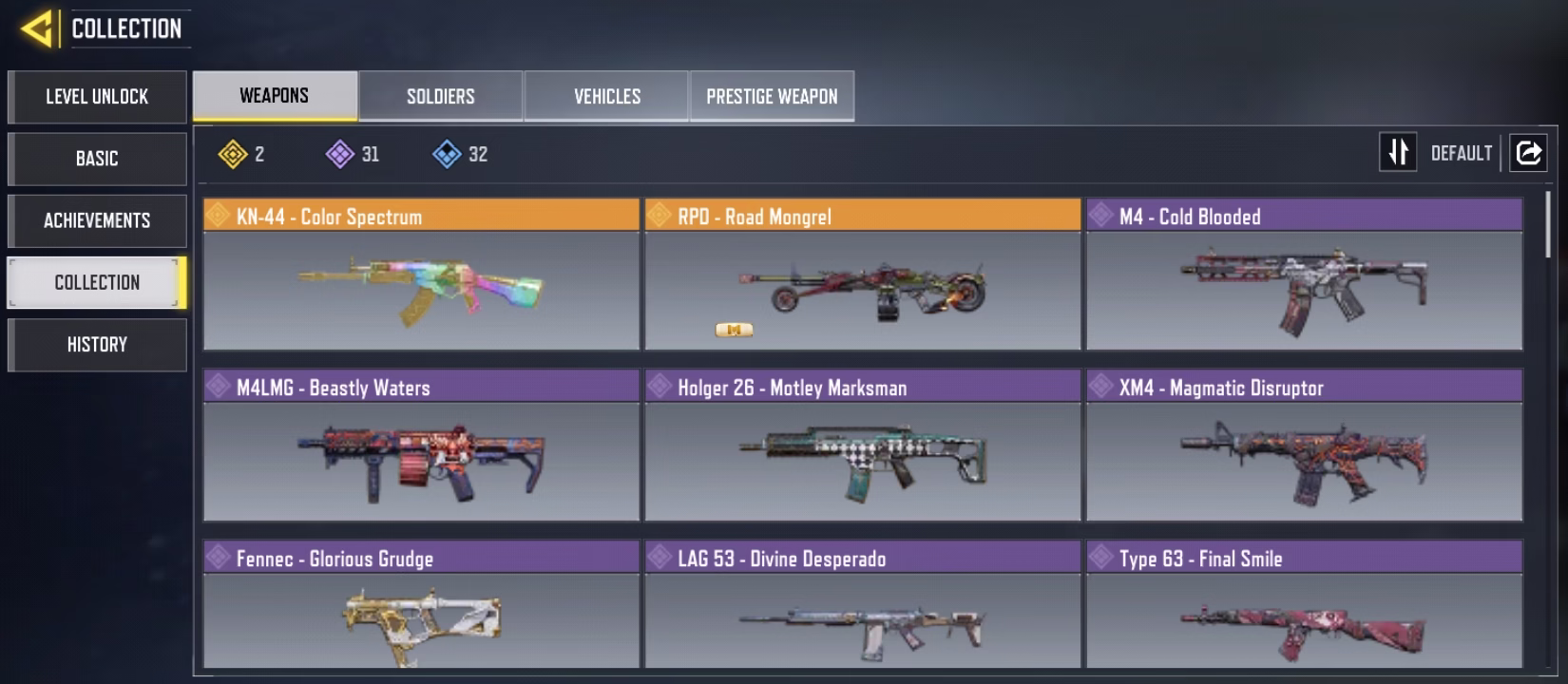Switch to the Vehicles tab
Viewport: 1568px width, 684px height.
coord(607,96)
